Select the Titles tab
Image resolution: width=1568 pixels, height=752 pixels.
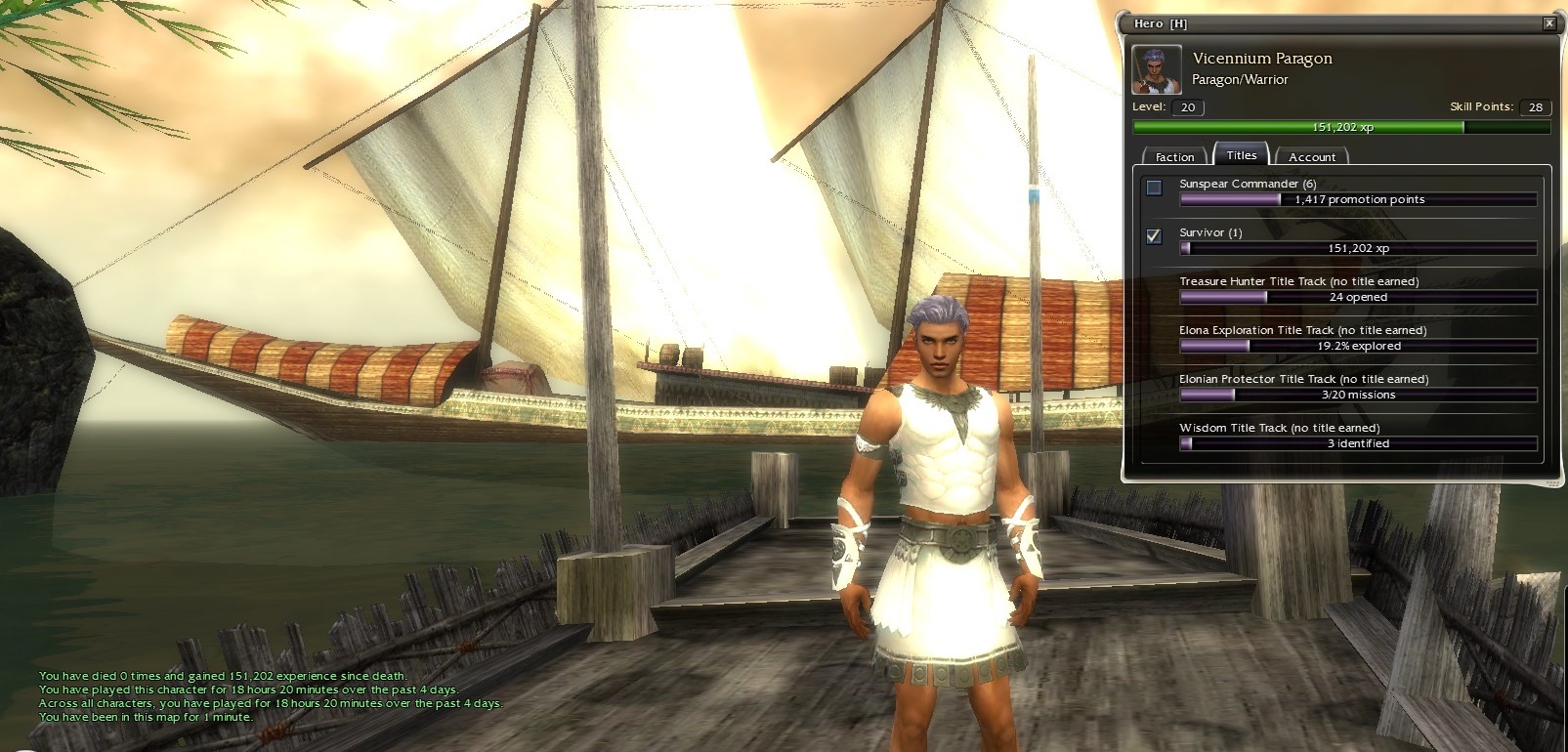[1241, 155]
